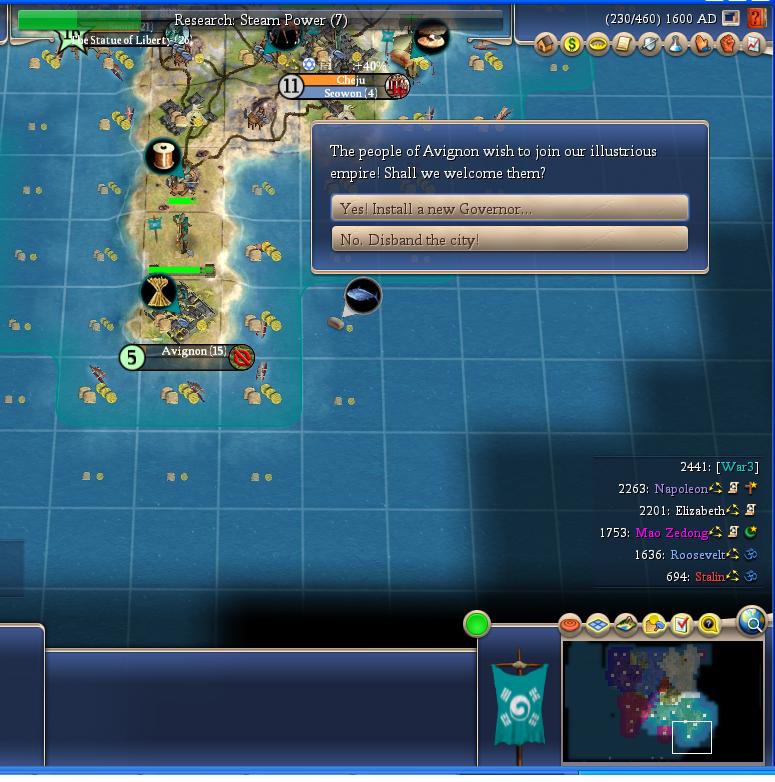
Task: Open the Foreign Advisor scroll icon
Action: [624, 44]
